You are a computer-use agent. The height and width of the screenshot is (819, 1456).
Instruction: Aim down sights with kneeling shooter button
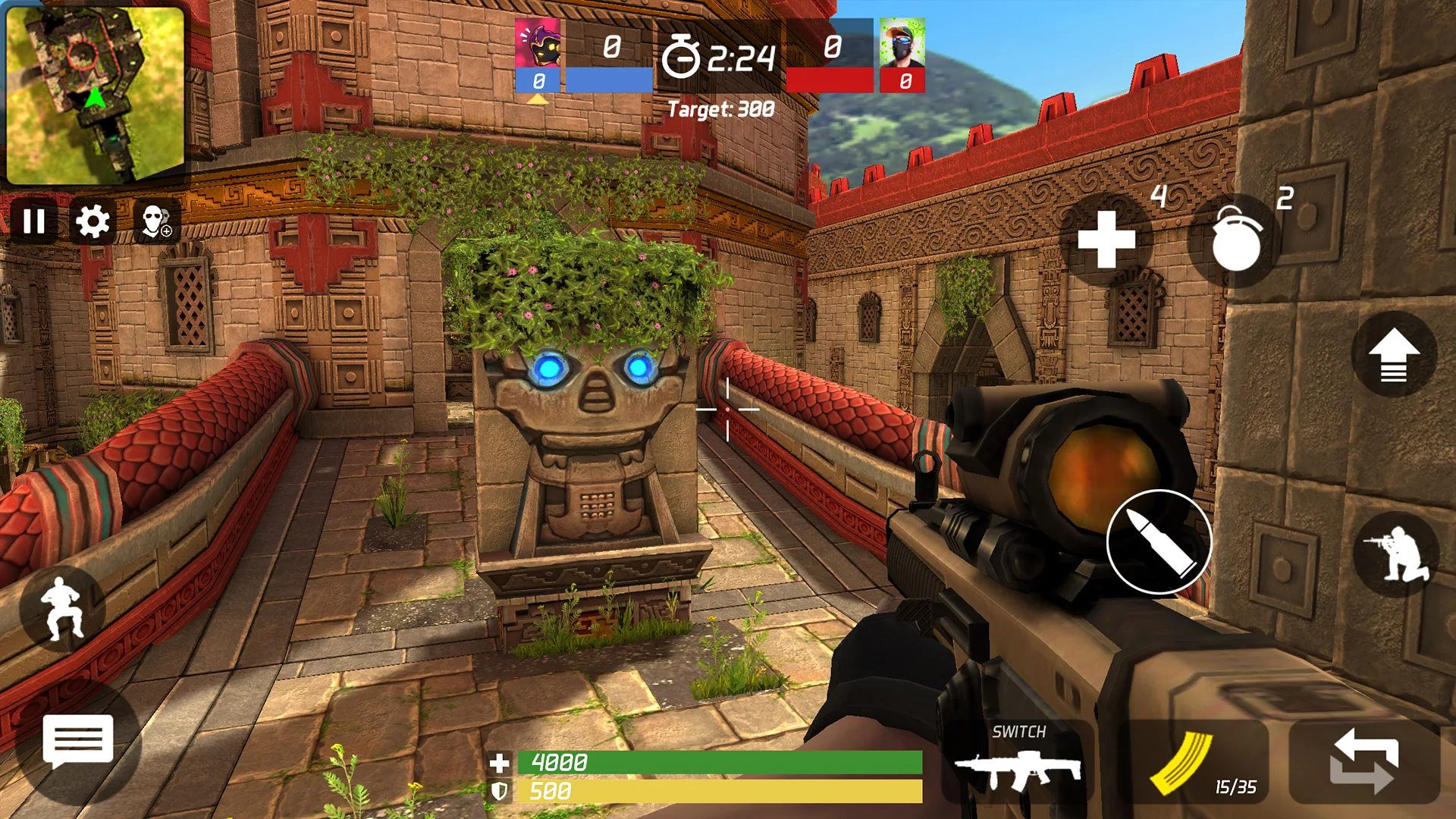1396,554
